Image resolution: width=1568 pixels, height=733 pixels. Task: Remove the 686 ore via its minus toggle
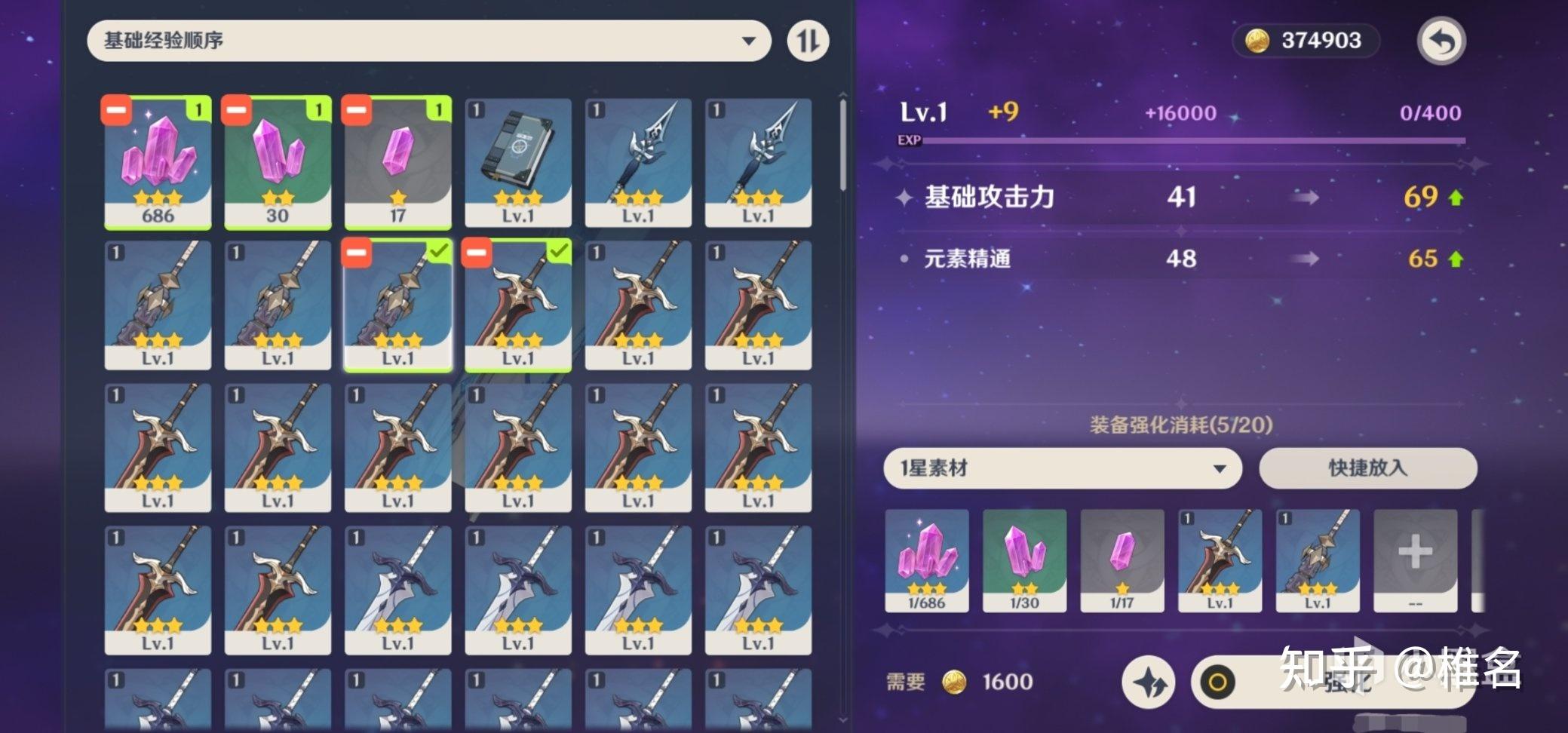pyautogui.click(x=117, y=110)
